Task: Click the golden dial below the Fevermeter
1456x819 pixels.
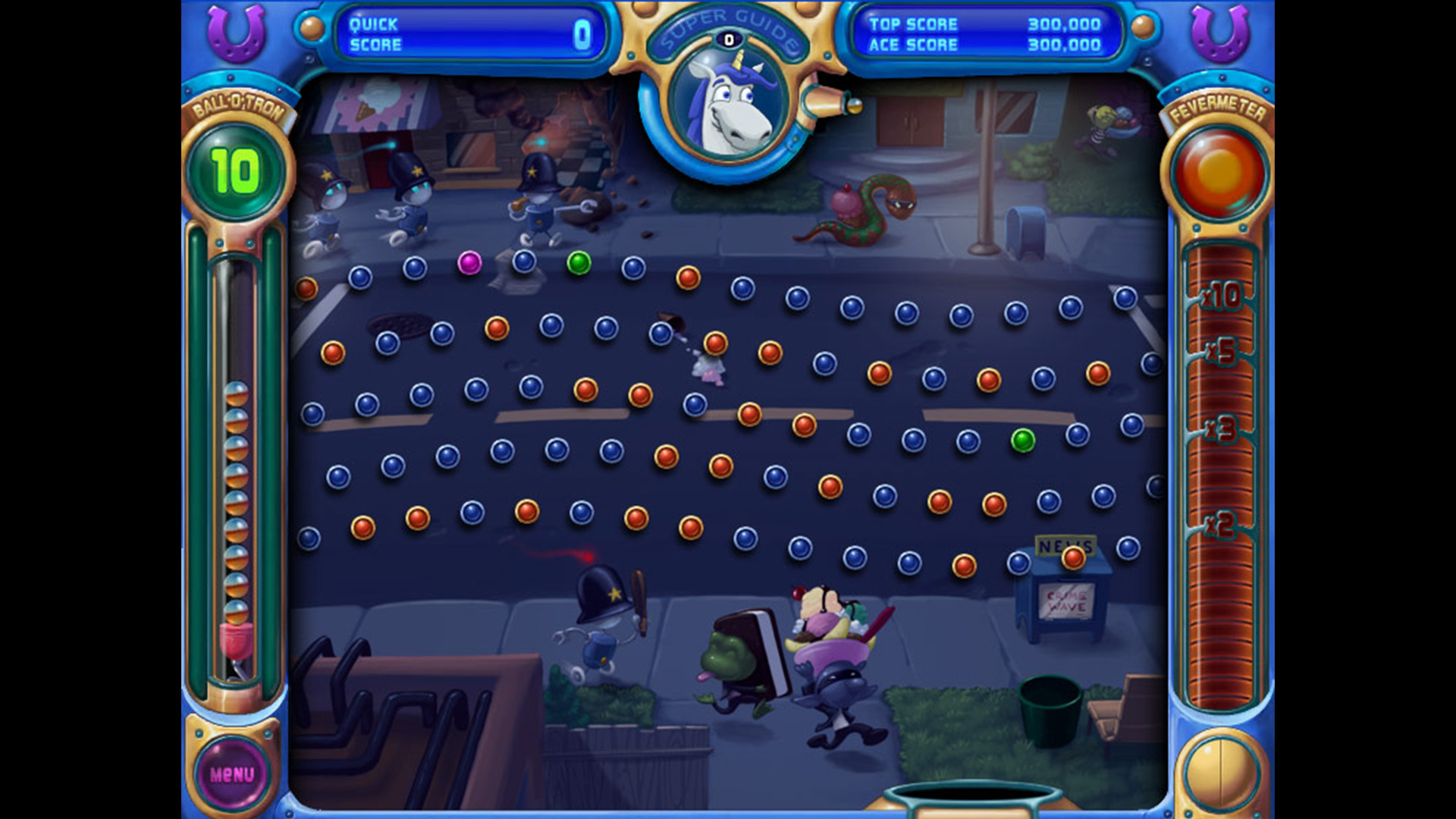Action: [1222, 768]
